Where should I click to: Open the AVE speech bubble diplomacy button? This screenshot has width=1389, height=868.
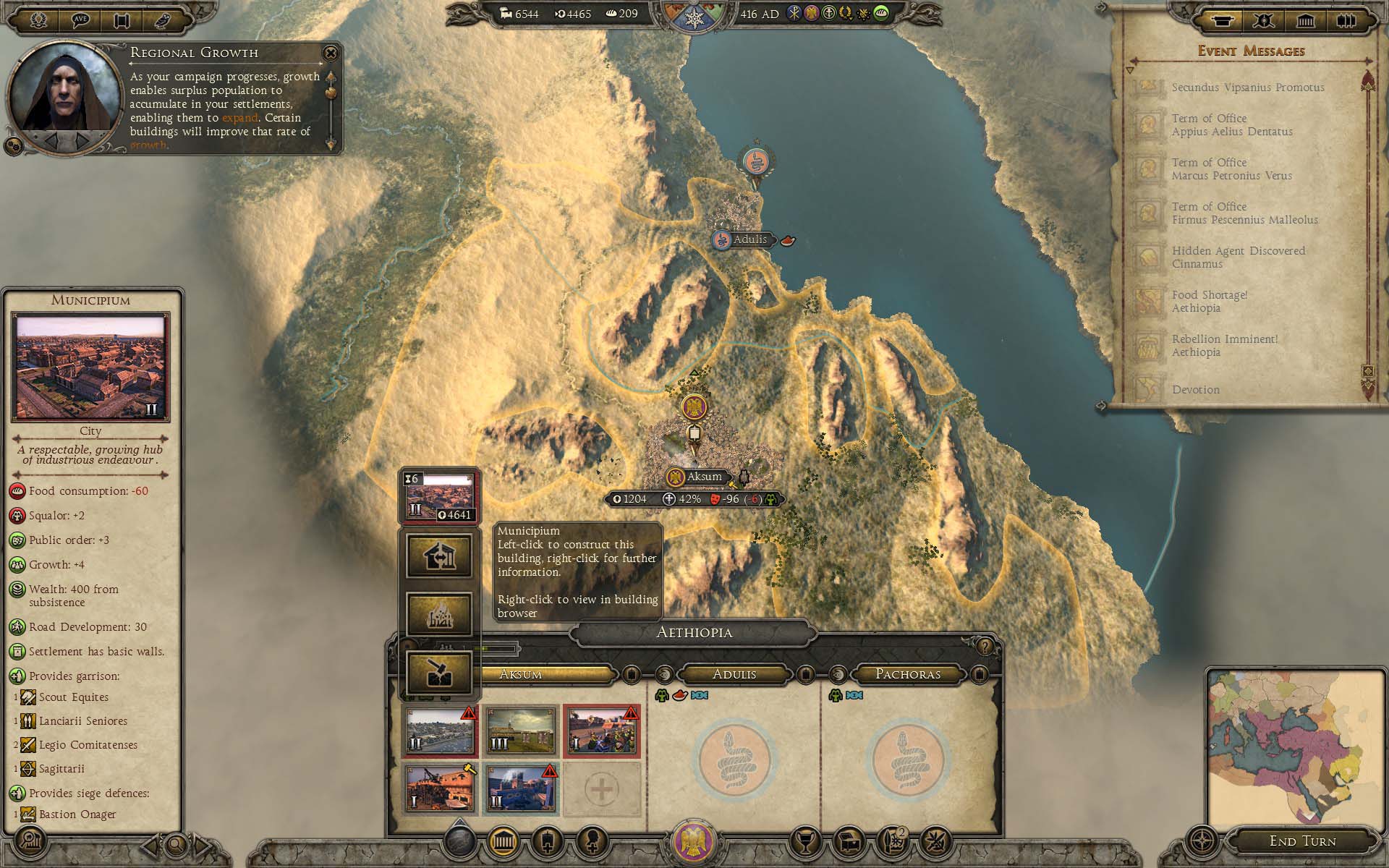pos(80,20)
